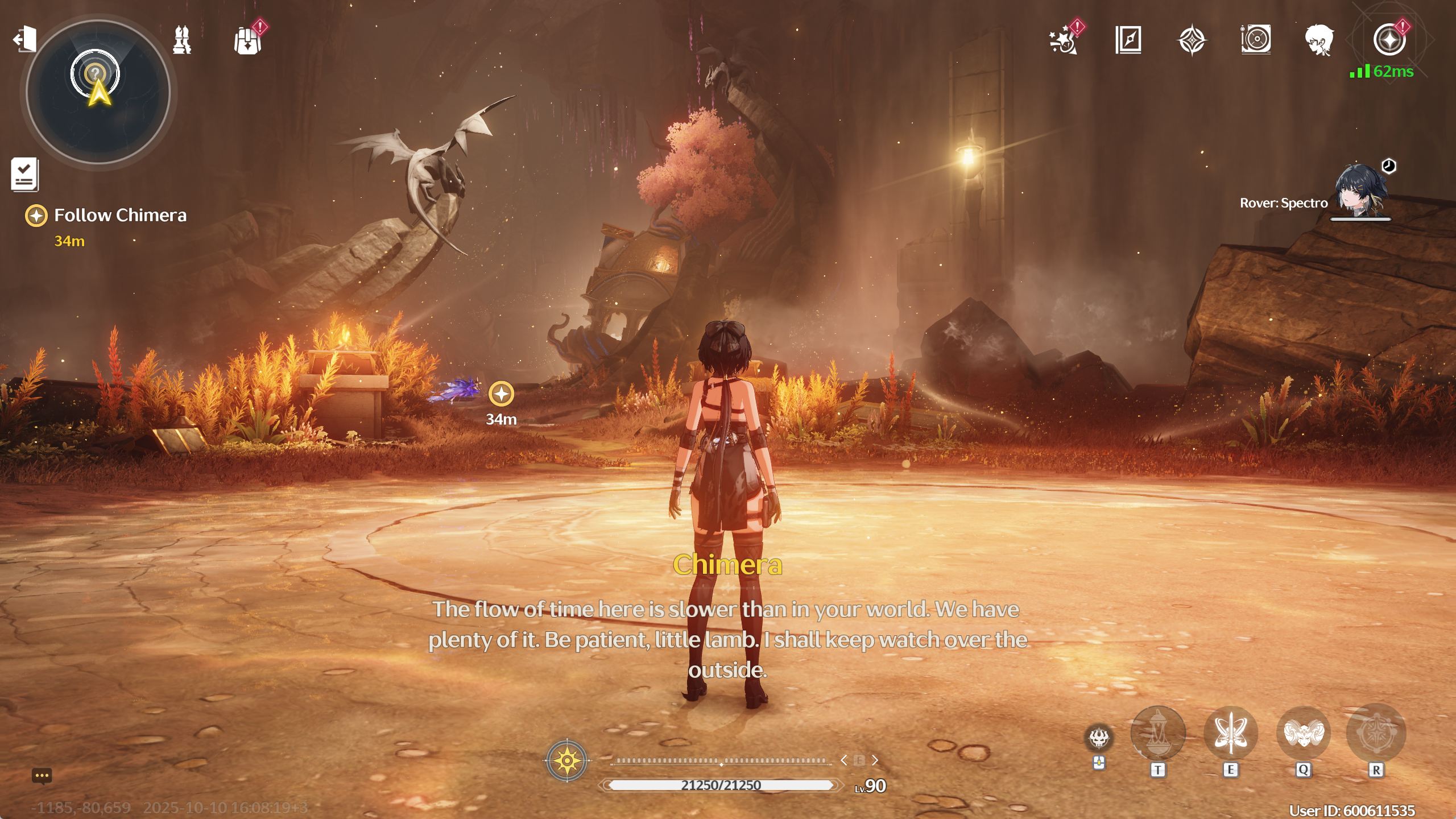Click the small skull echo icon
Image resolution: width=1456 pixels, height=819 pixels.
click(x=1099, y=738)
